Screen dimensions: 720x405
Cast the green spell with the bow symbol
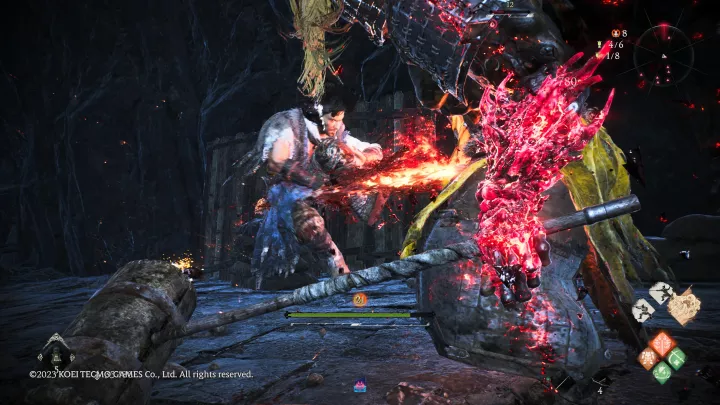point(676,358)
